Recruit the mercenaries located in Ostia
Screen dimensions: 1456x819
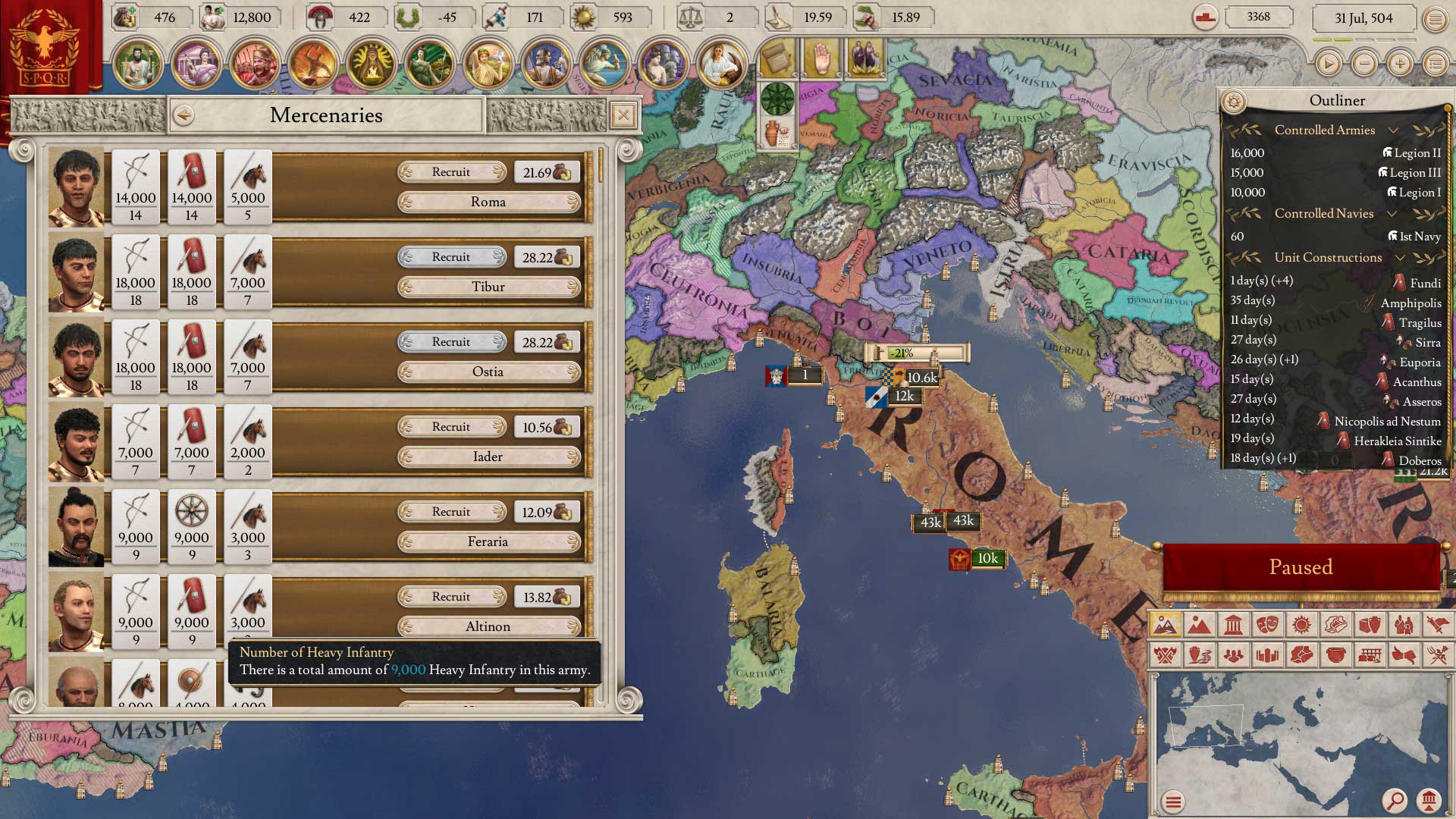[x=451, y=342]
